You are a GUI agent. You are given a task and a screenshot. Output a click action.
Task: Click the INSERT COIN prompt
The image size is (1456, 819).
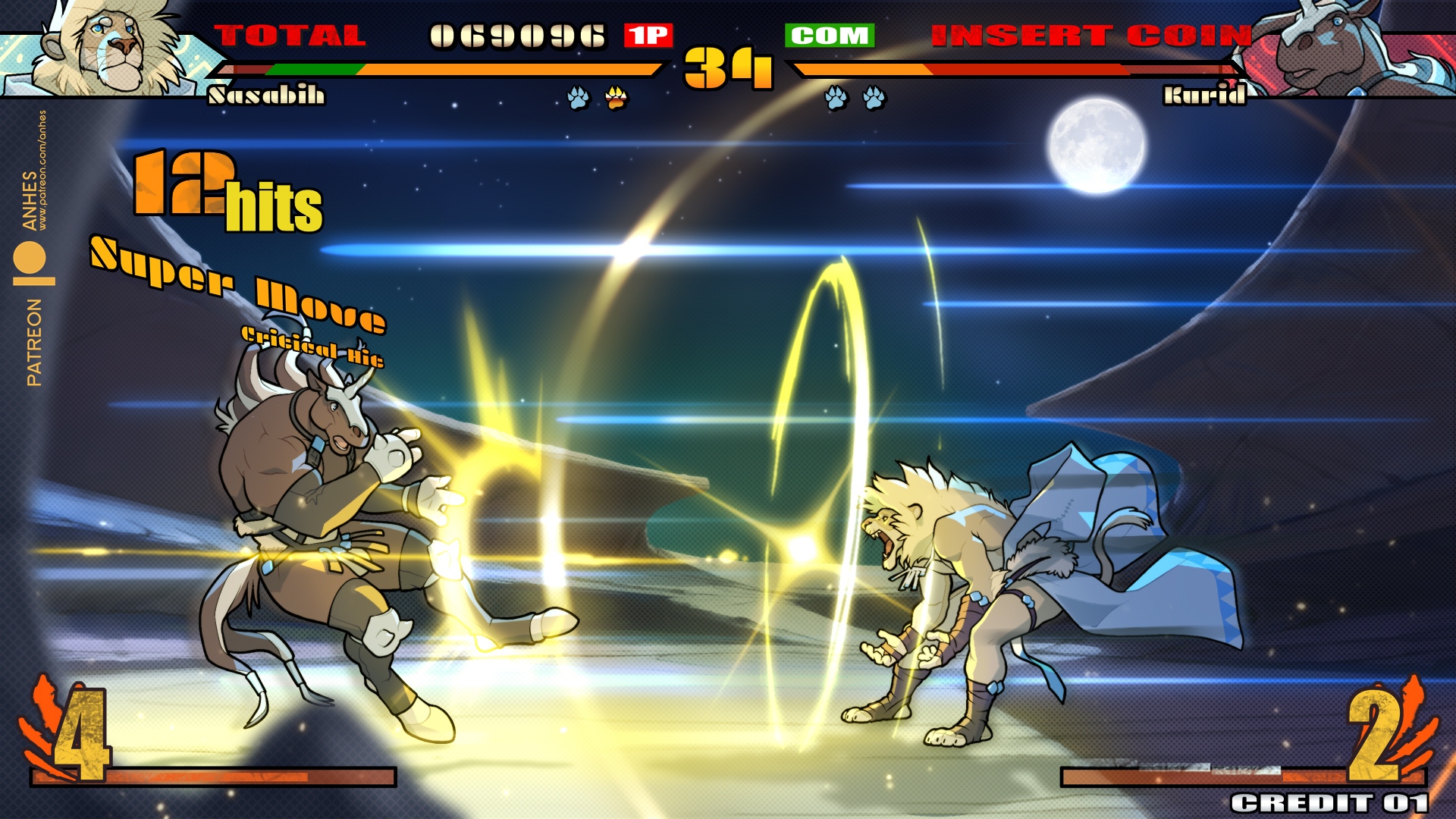(1090, 36)
